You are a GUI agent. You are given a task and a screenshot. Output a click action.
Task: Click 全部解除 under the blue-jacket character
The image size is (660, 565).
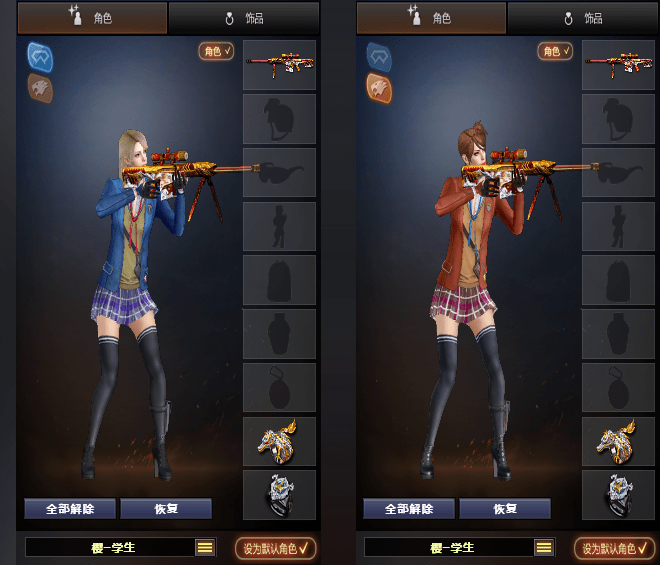(70, 508)
